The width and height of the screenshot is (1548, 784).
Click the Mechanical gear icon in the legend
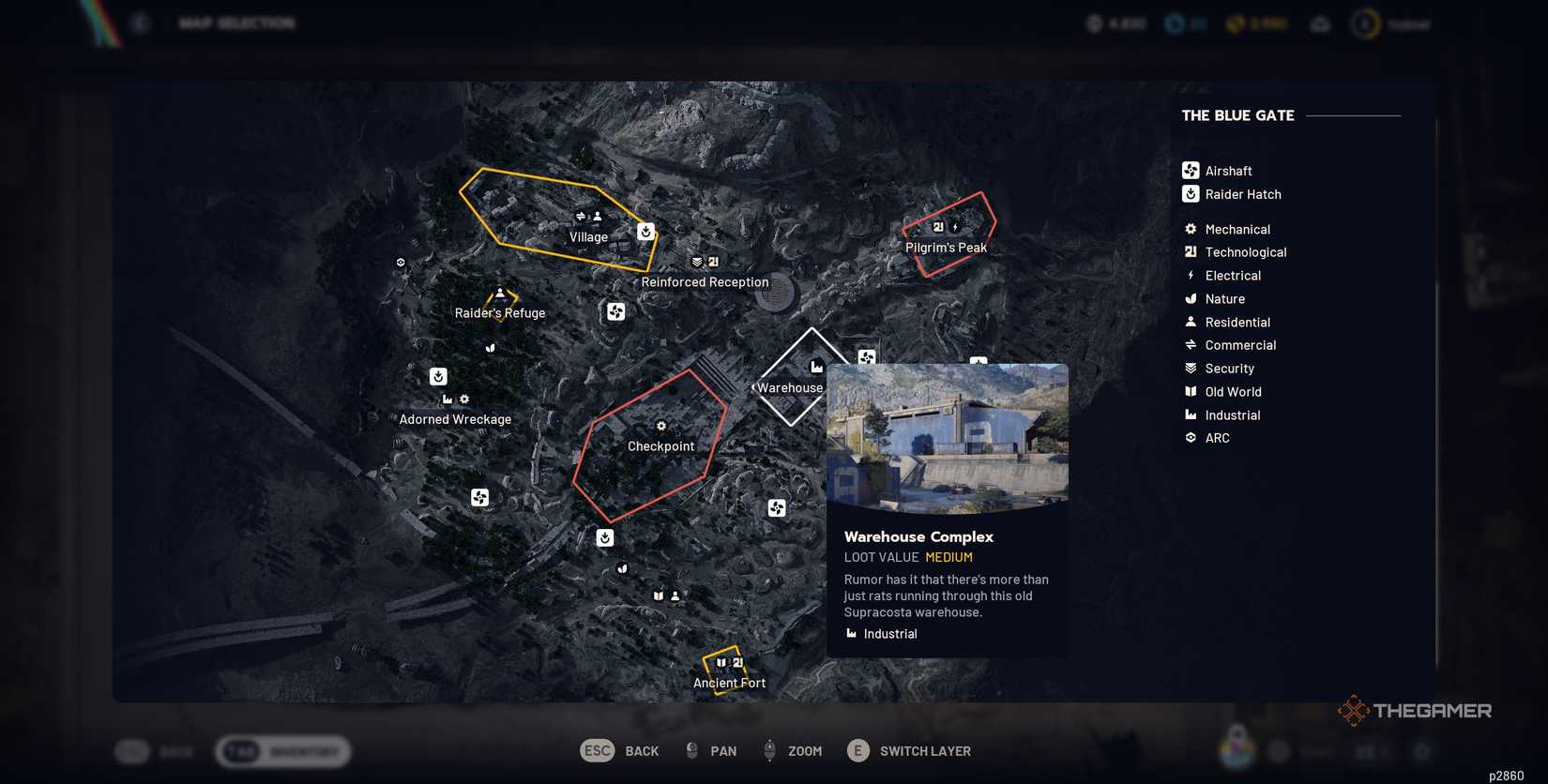pos(1190,229)
